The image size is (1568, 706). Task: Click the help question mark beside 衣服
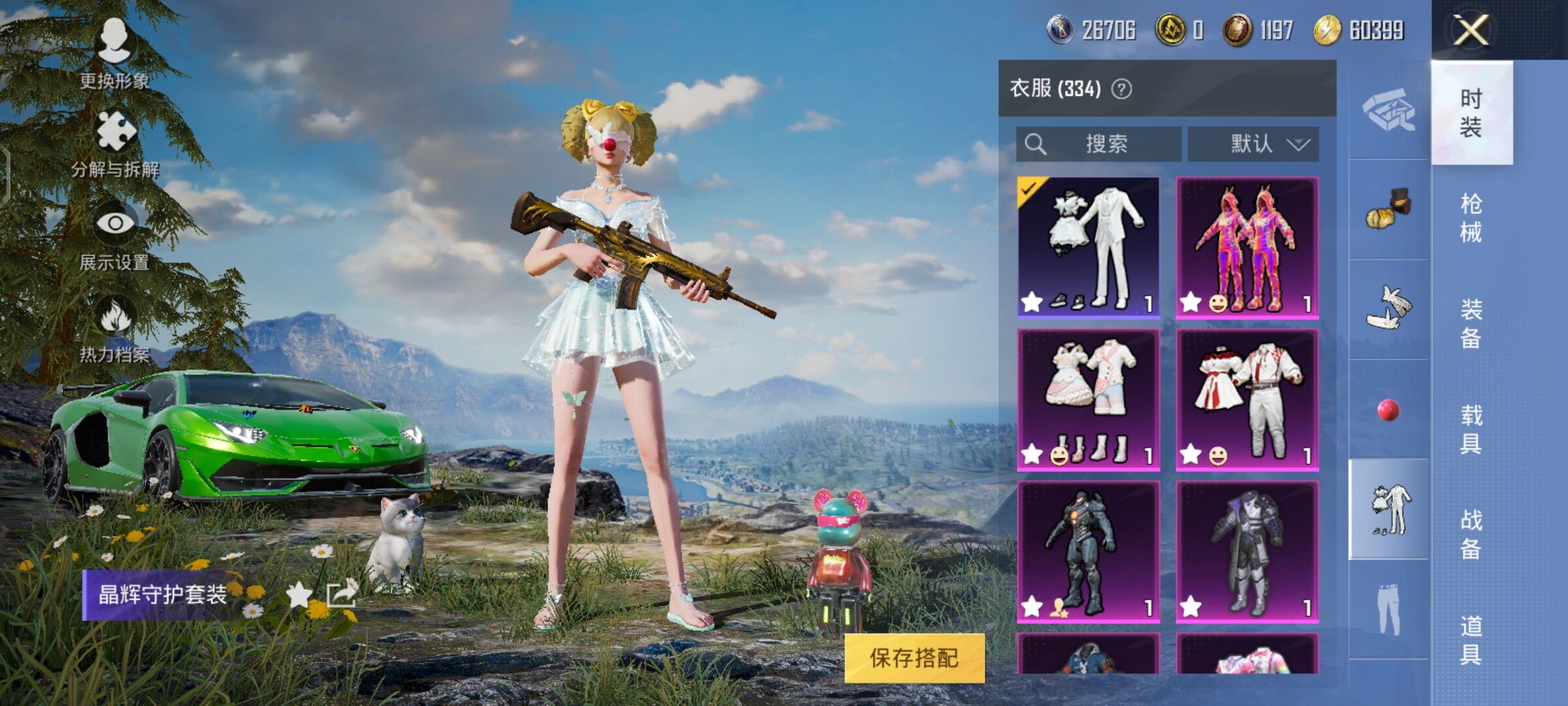(1122, 89)
